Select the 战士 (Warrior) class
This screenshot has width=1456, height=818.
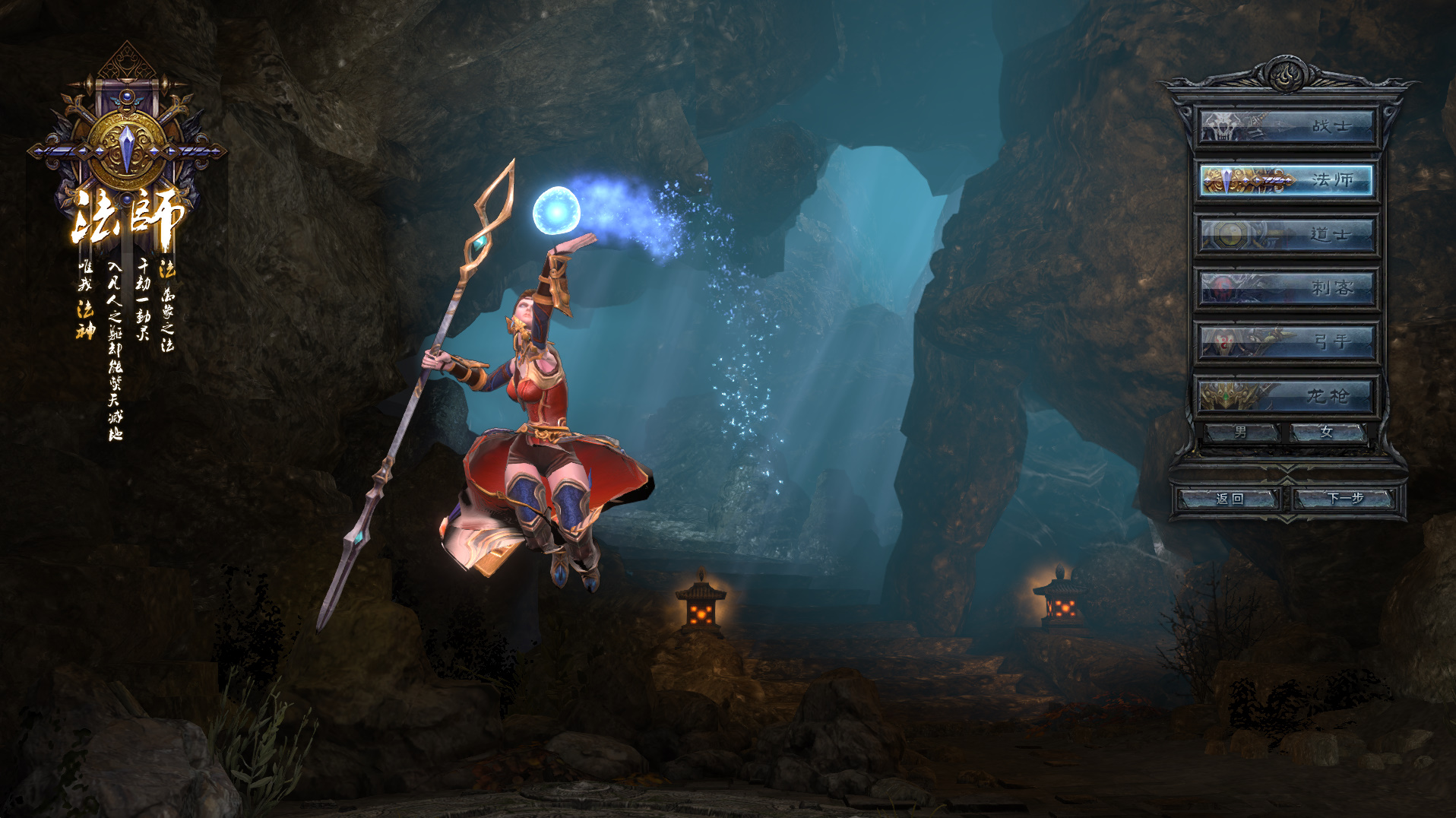pyautogui.click(x=1287, y=126)
